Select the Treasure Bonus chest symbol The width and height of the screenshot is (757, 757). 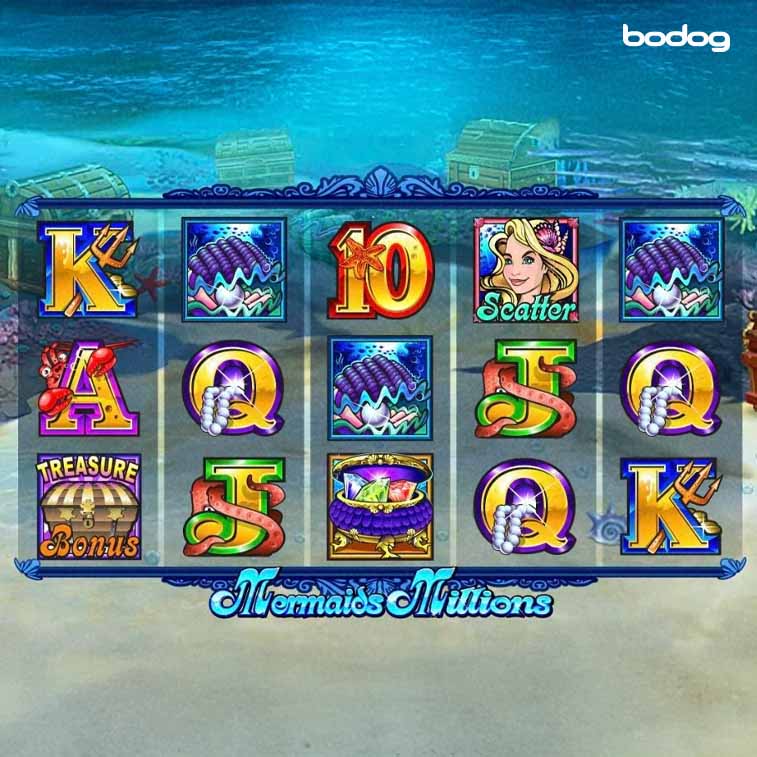click(89, 506)
